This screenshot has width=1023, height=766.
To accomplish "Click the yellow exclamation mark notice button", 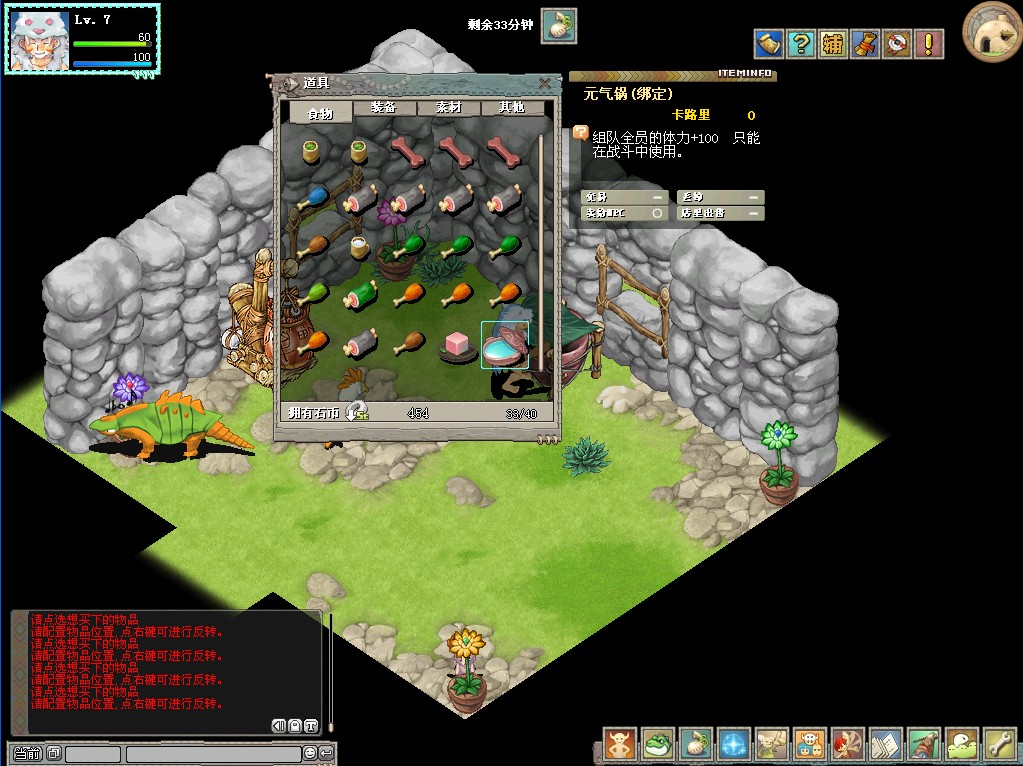I will [x=930, y=44].
